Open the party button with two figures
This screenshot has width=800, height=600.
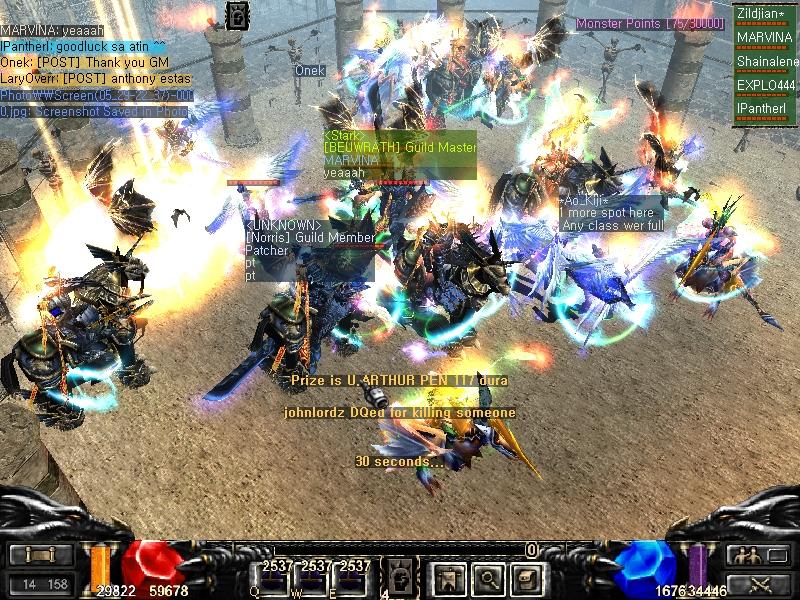[x=757, y=556]
